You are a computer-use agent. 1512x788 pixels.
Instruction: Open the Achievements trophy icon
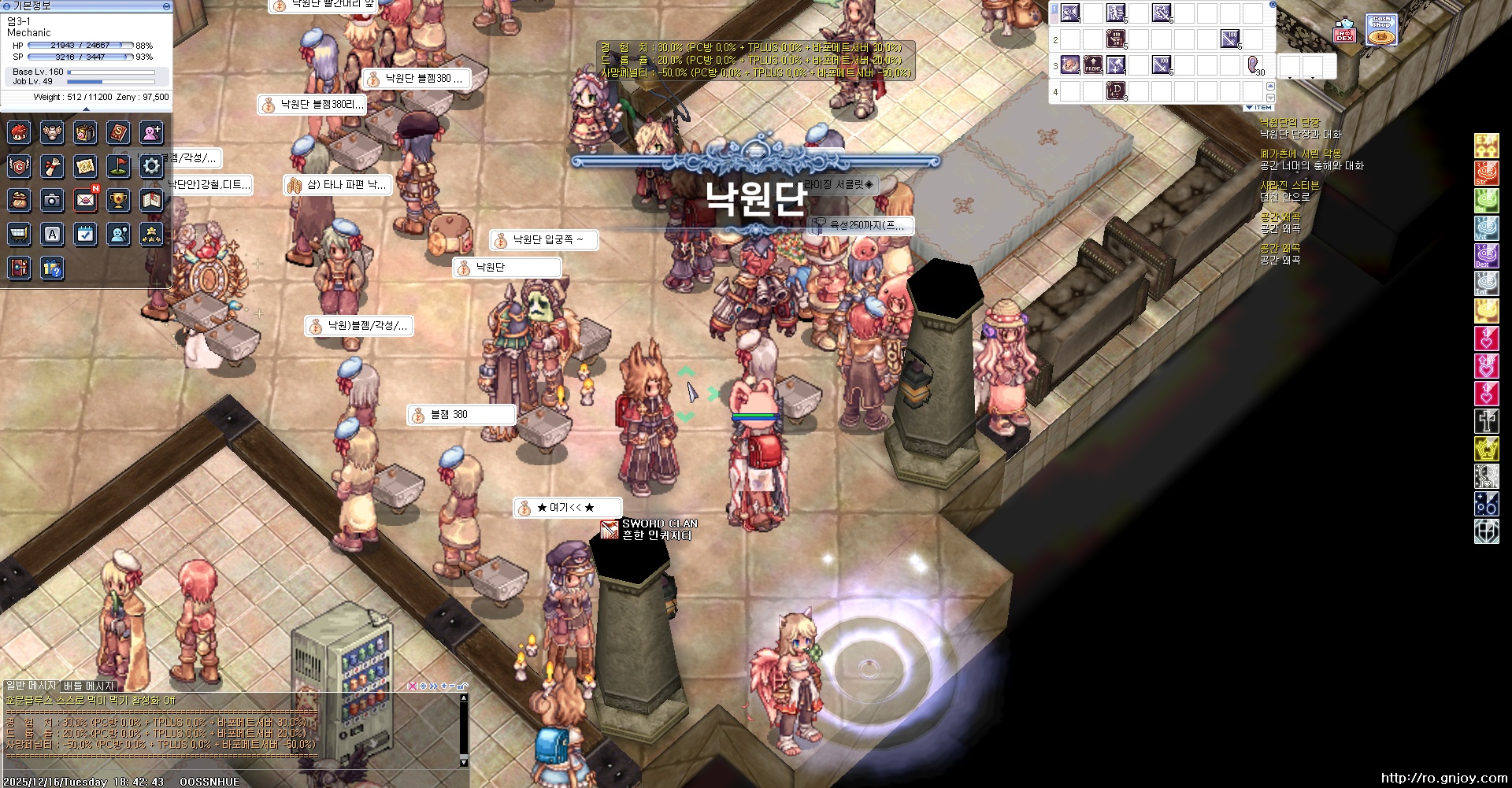point(118,201)
